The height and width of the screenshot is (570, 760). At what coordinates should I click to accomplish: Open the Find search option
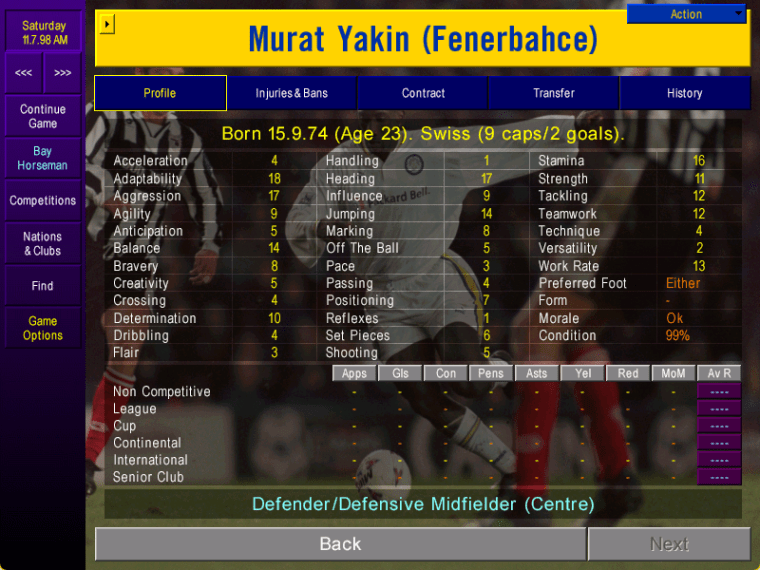point(43,286)
